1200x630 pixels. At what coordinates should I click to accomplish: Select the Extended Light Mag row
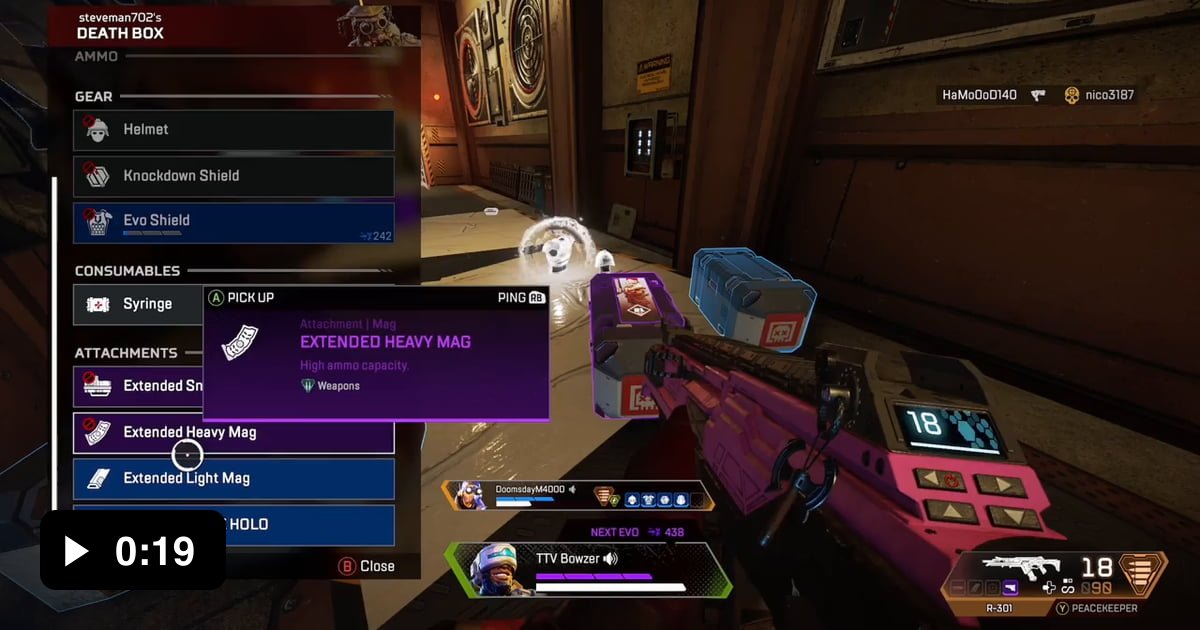point(233,479)
